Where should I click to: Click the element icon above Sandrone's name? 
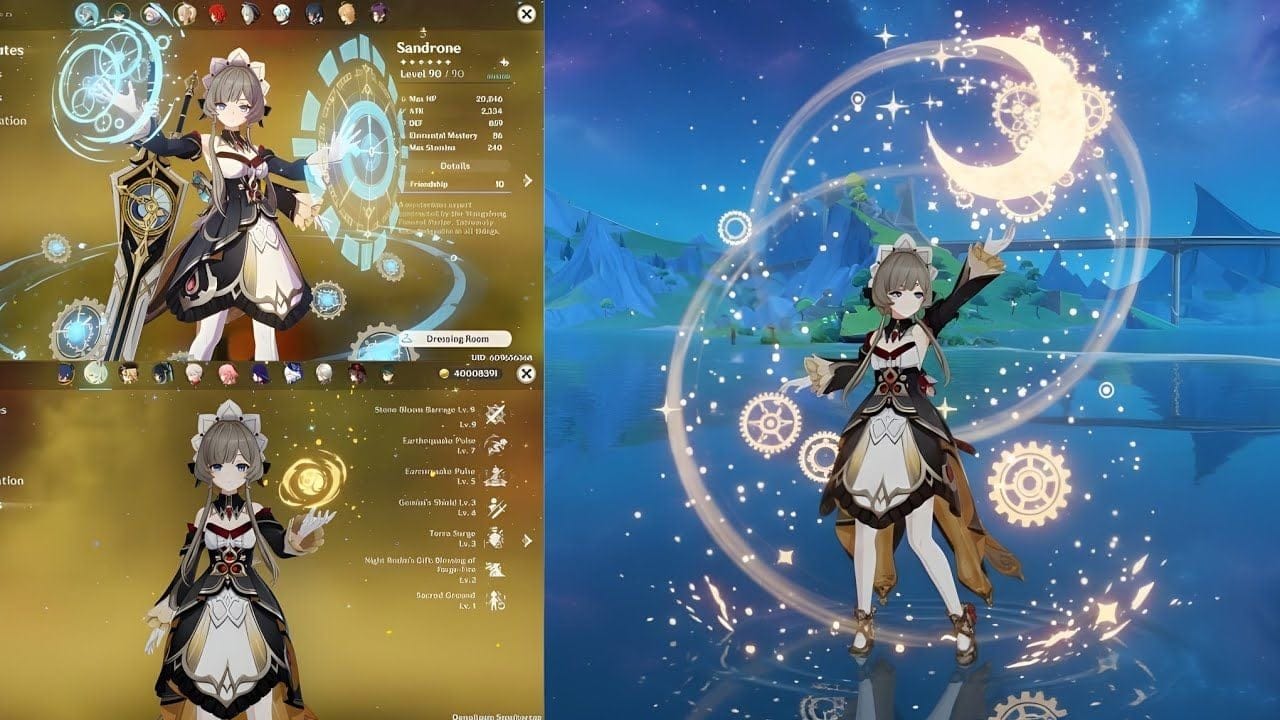coord(424,31)
